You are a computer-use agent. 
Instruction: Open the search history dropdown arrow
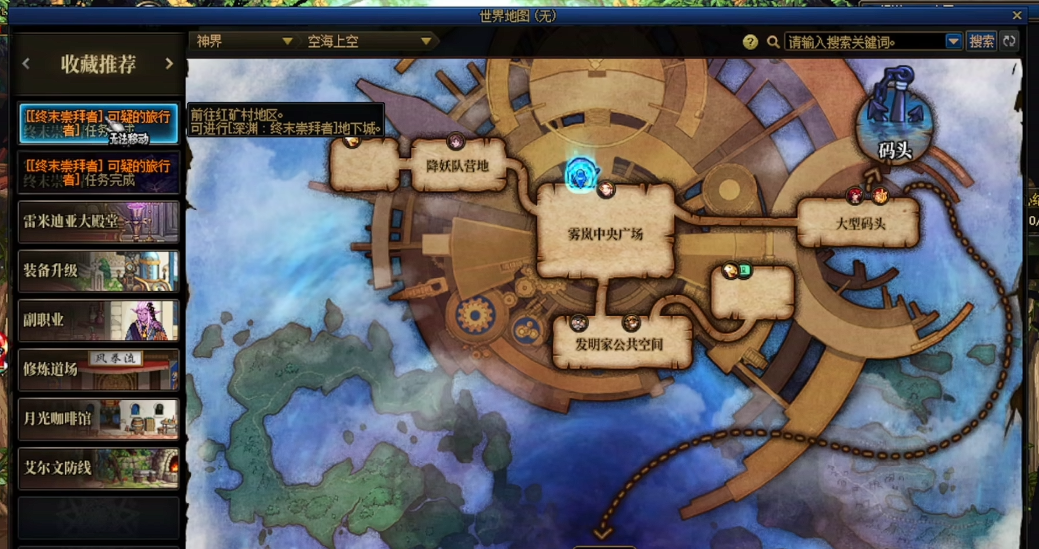click(953, 42)
